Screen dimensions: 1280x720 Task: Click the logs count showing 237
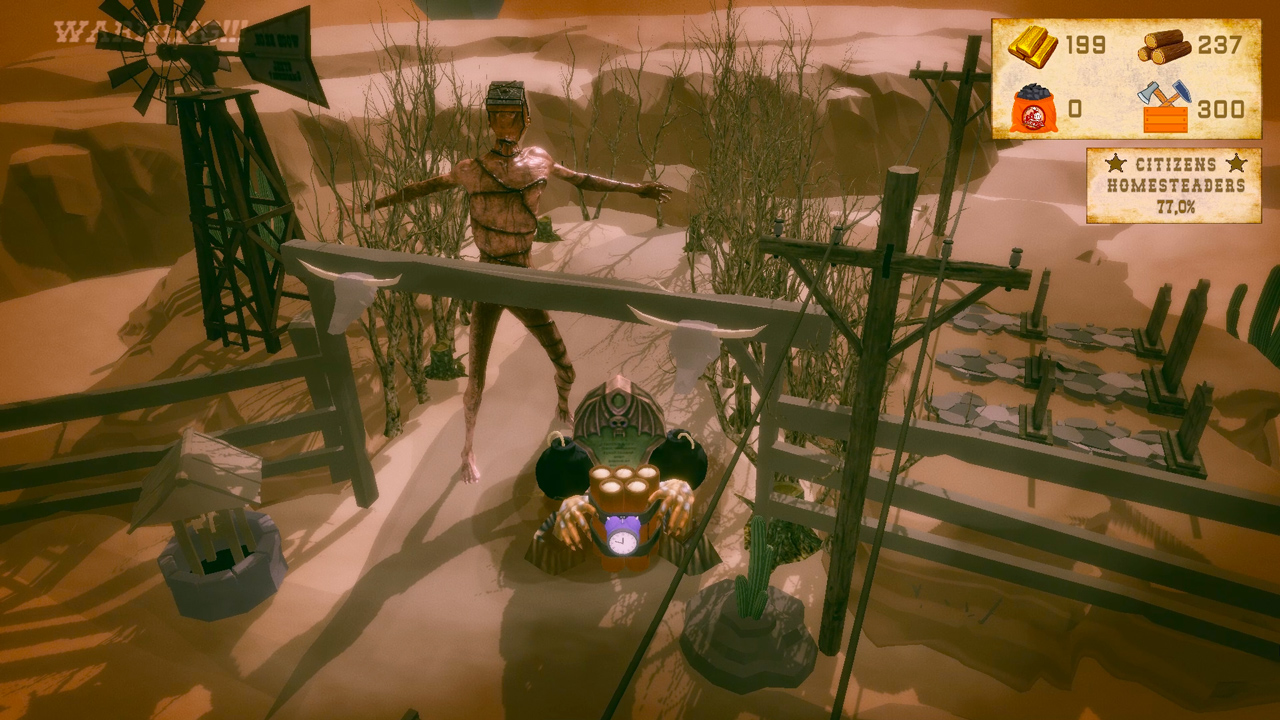(x=1222, y=44)
